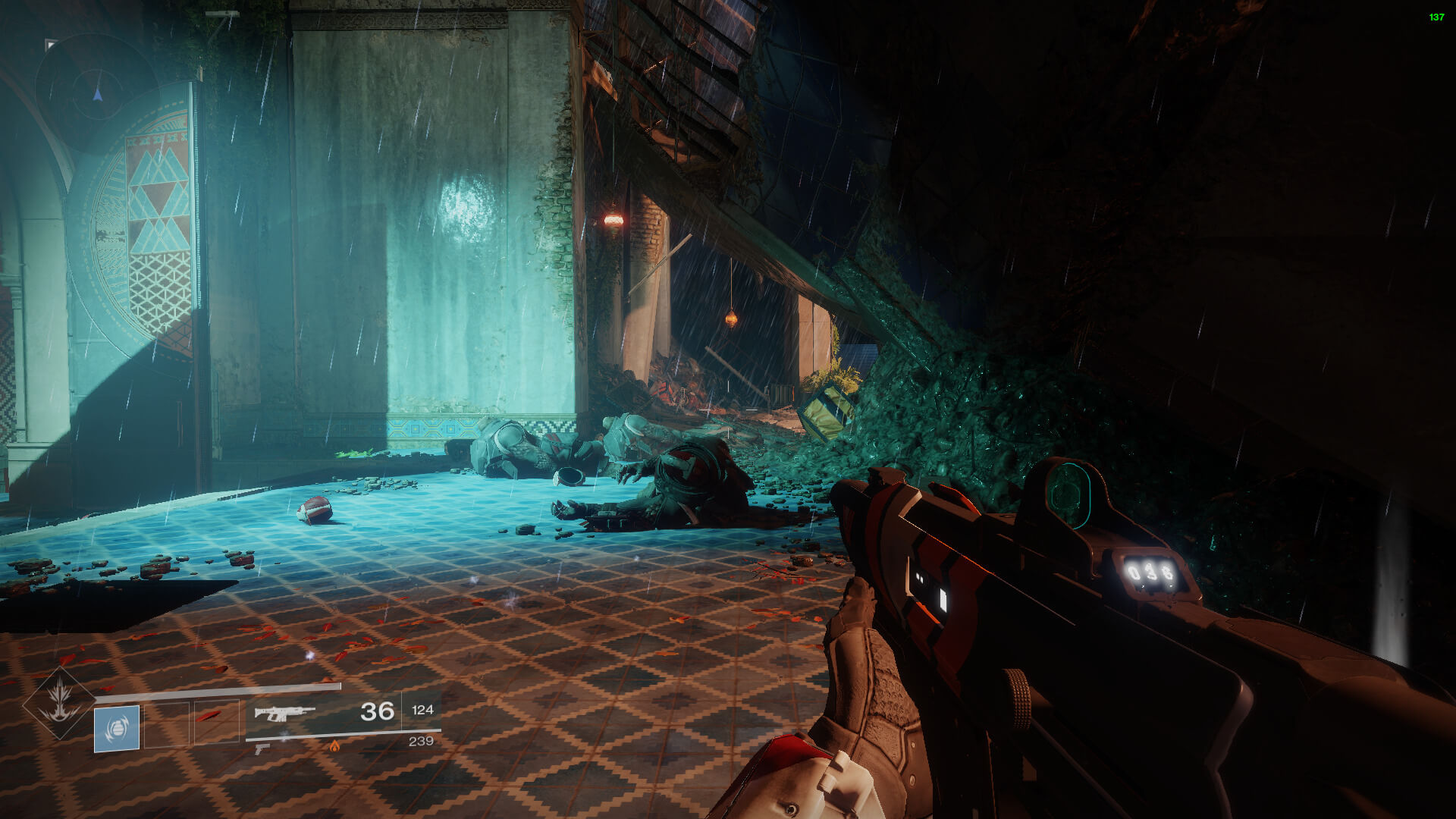The width and height of the screenshot is (1456, 819).
Task: Switch to the sidearm pistol icon
Action: pyautogui.click(x=262, y=748)
